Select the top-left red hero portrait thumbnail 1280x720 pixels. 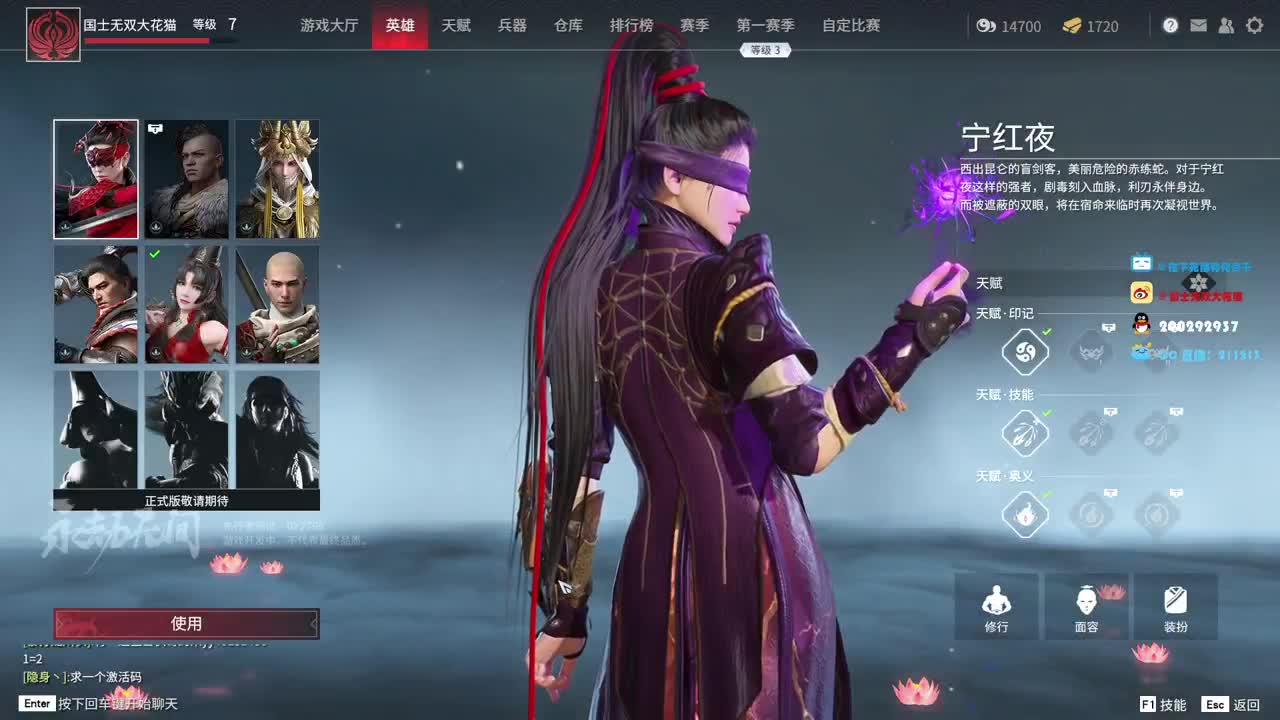(95, 179)
